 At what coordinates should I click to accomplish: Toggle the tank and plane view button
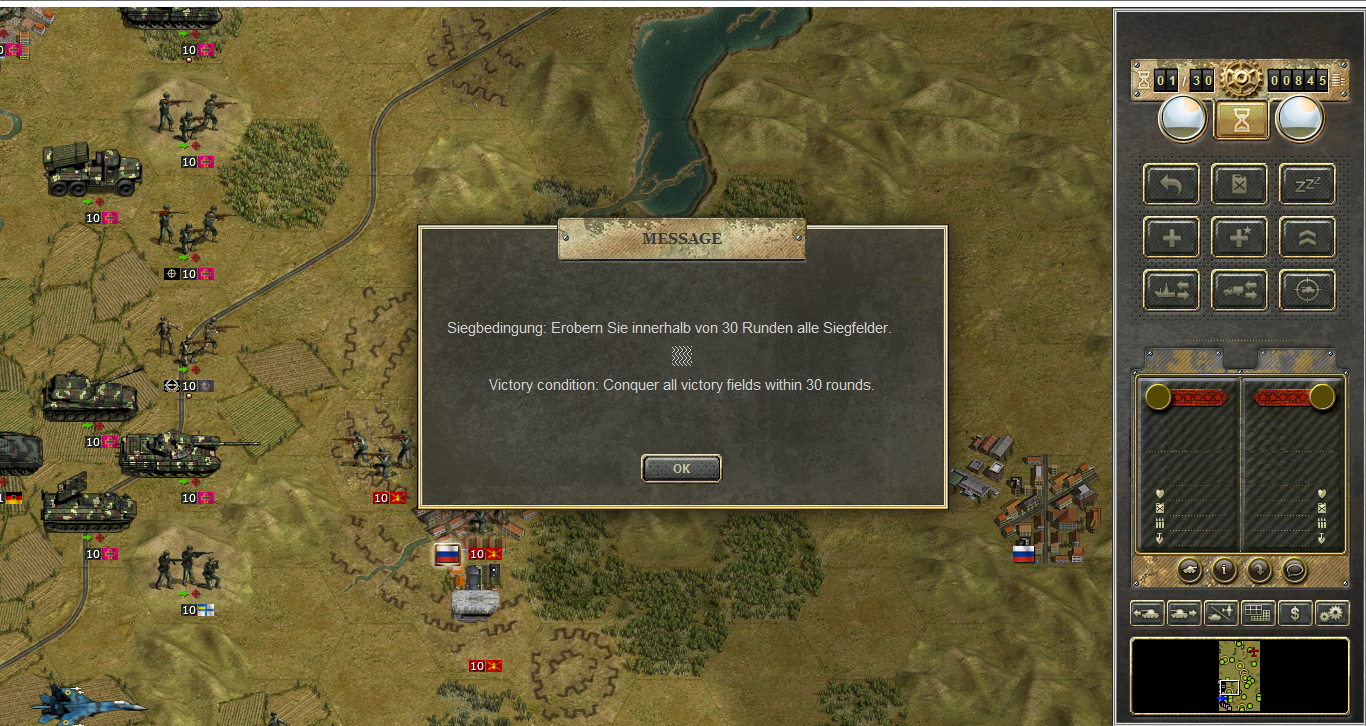[1221, 613]
